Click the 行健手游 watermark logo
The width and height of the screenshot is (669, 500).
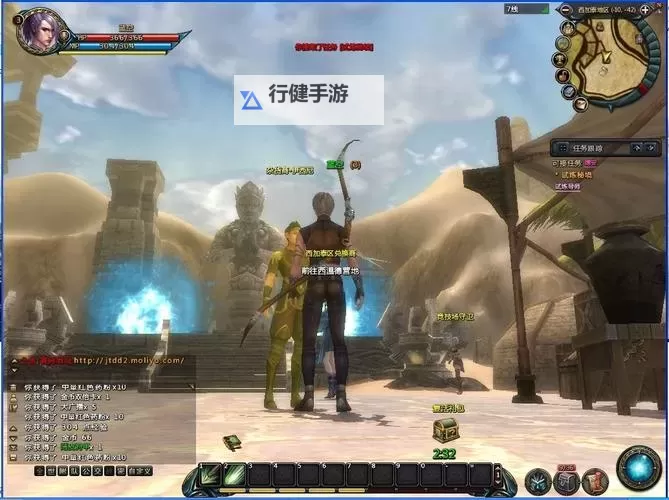(x=308, y=99)
